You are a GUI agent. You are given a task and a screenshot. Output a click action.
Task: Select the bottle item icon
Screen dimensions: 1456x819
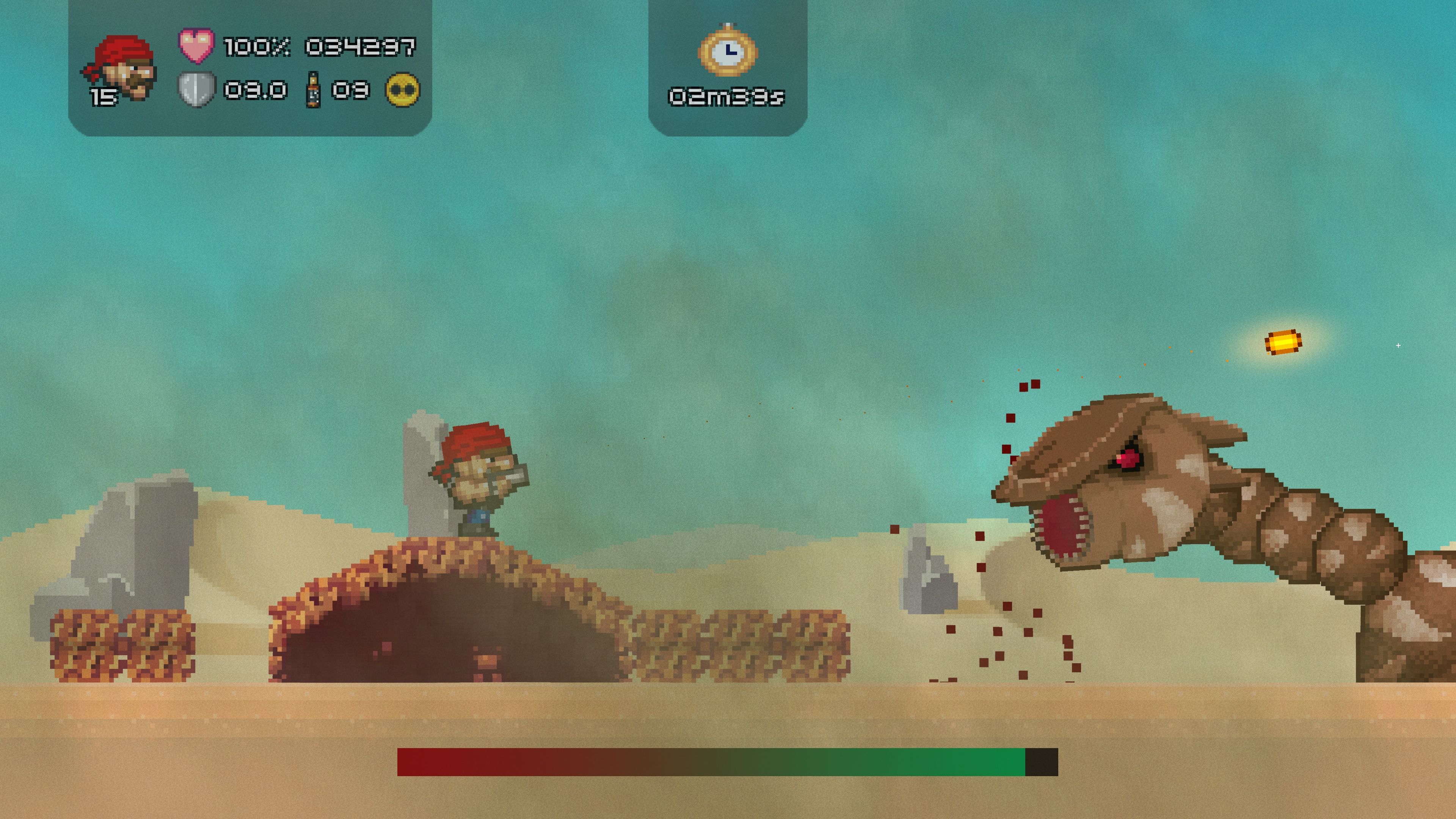313,90
